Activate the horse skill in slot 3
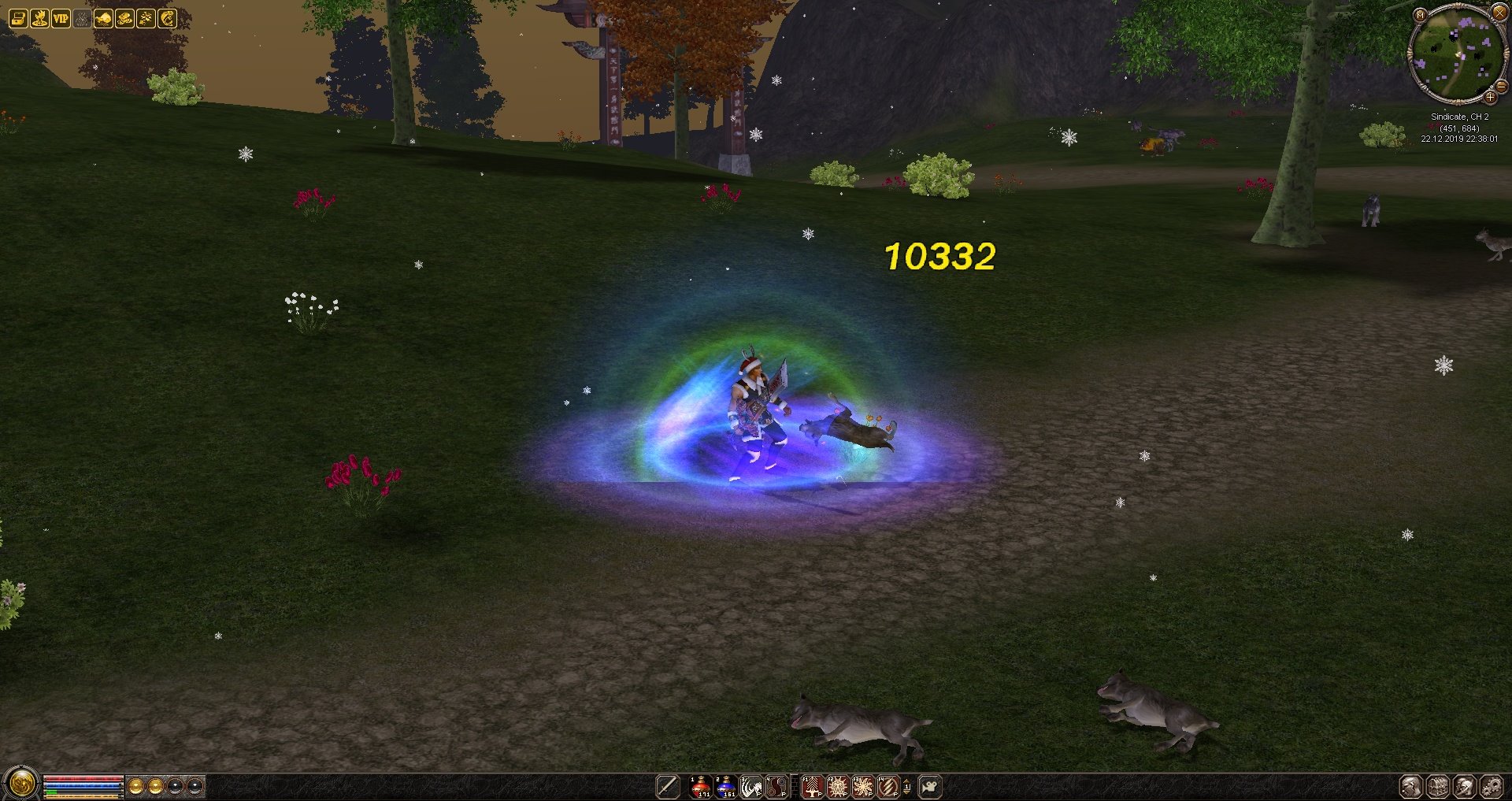 pyautogui.click(x=750, y=786)
